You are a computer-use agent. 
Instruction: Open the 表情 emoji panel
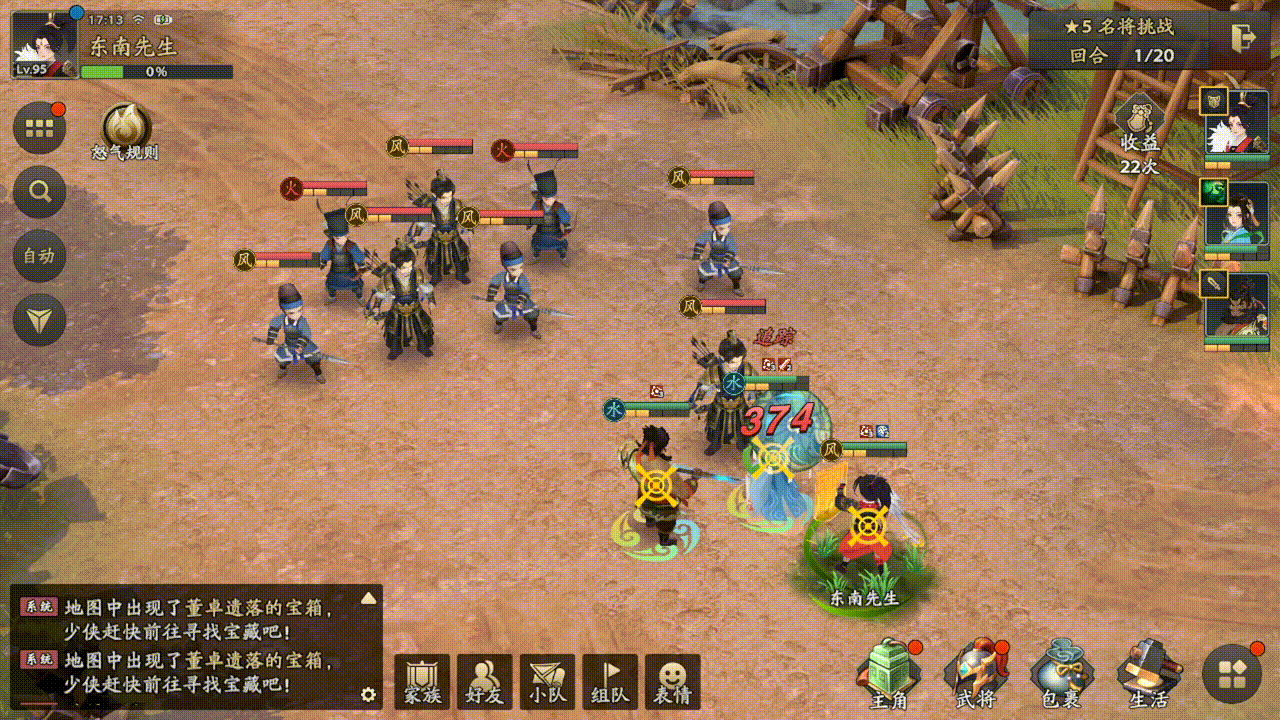click(x=672, y=683)
